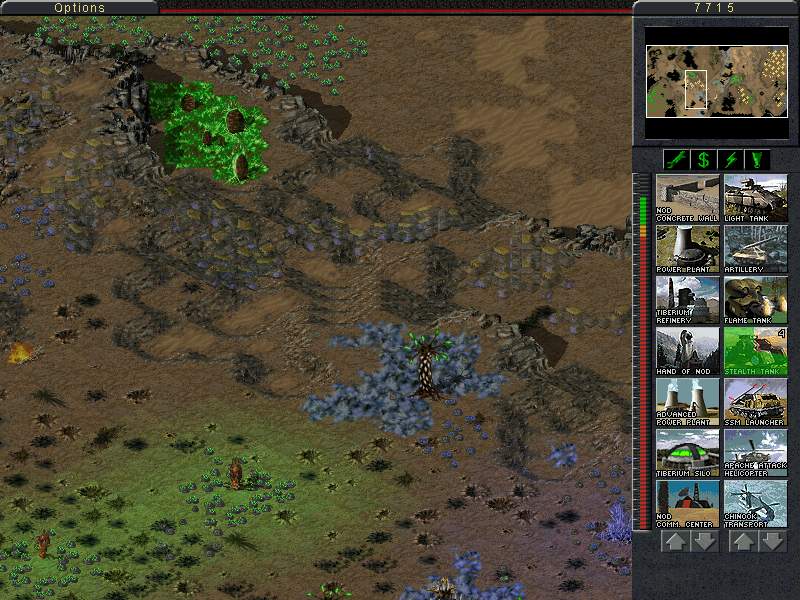The image size is (800, 600).
Task: Click the radar minimap
Action: 715,82
